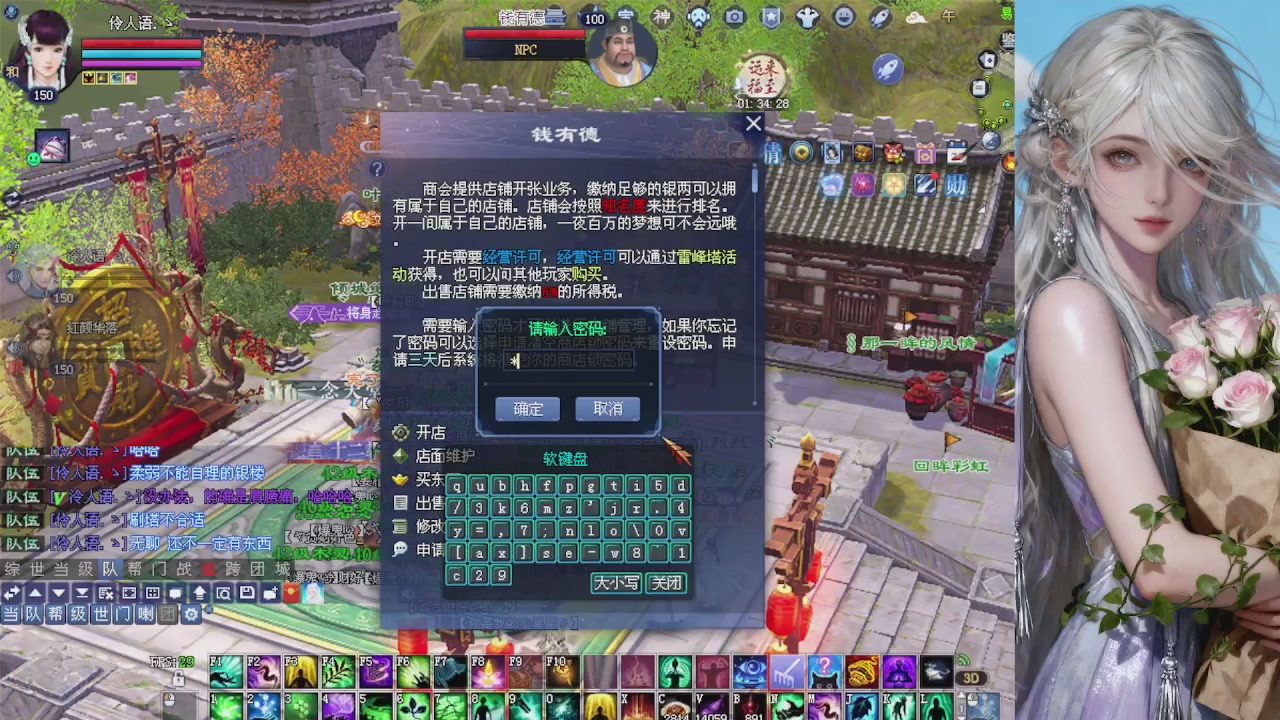Viewport: 1280px width, 720px height.
Task: Select the 开店 shop-opening icon in the dialog
Action: (400, 434)
